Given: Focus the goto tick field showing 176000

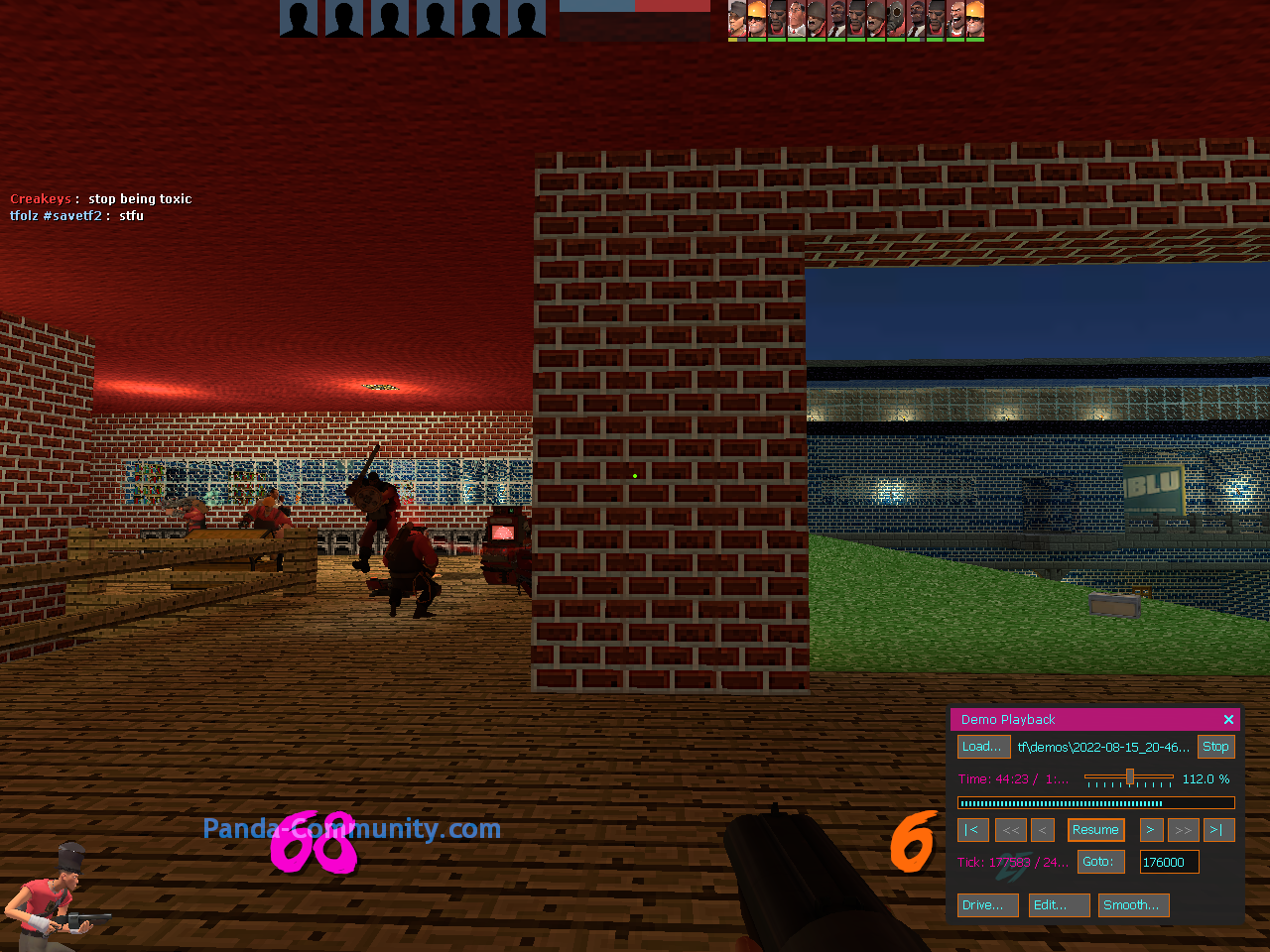Looking at the screenshot, I should (1169, 862).
